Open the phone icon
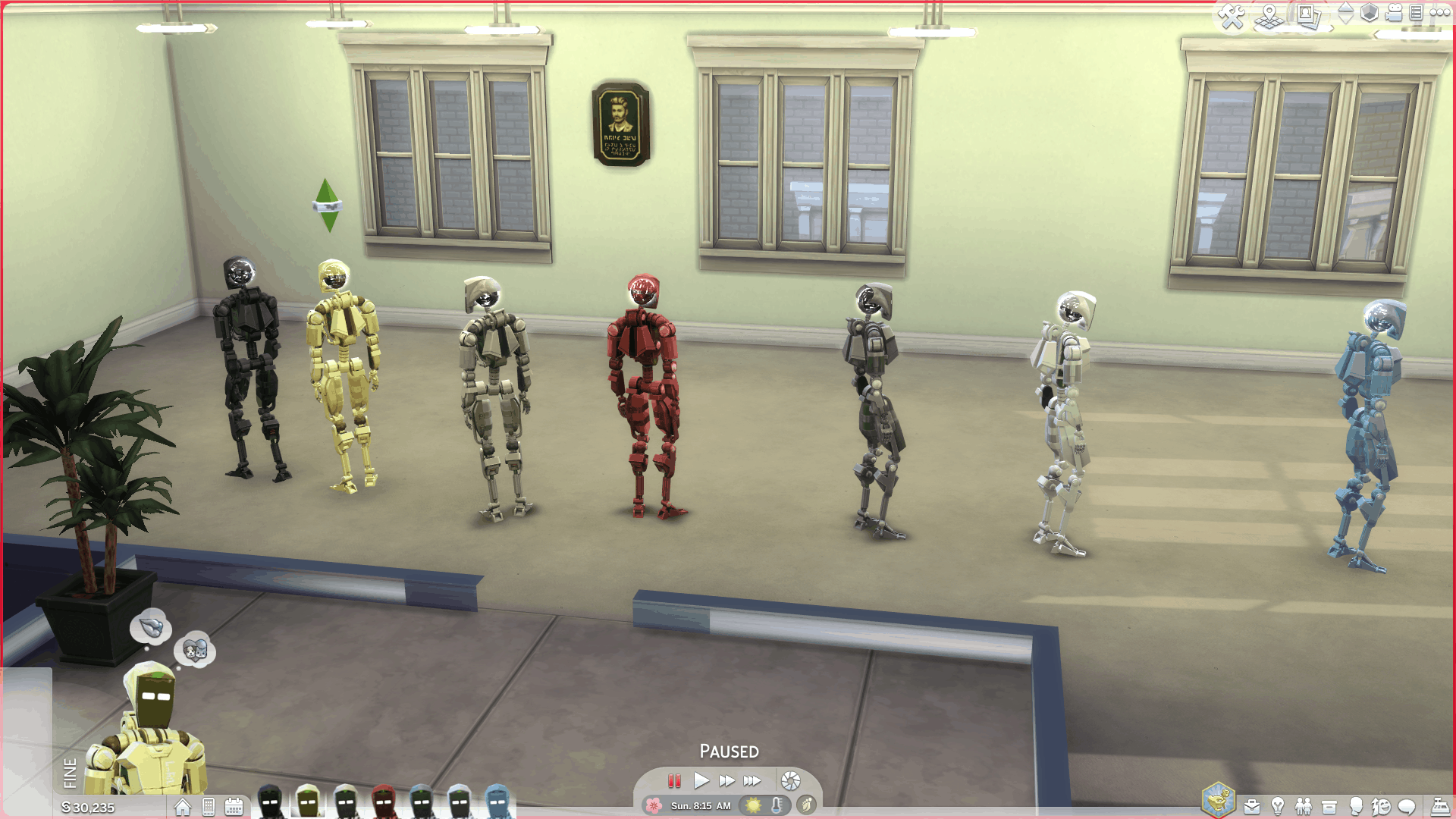Viewport: 1456px width, 819px height. point(209,807)
